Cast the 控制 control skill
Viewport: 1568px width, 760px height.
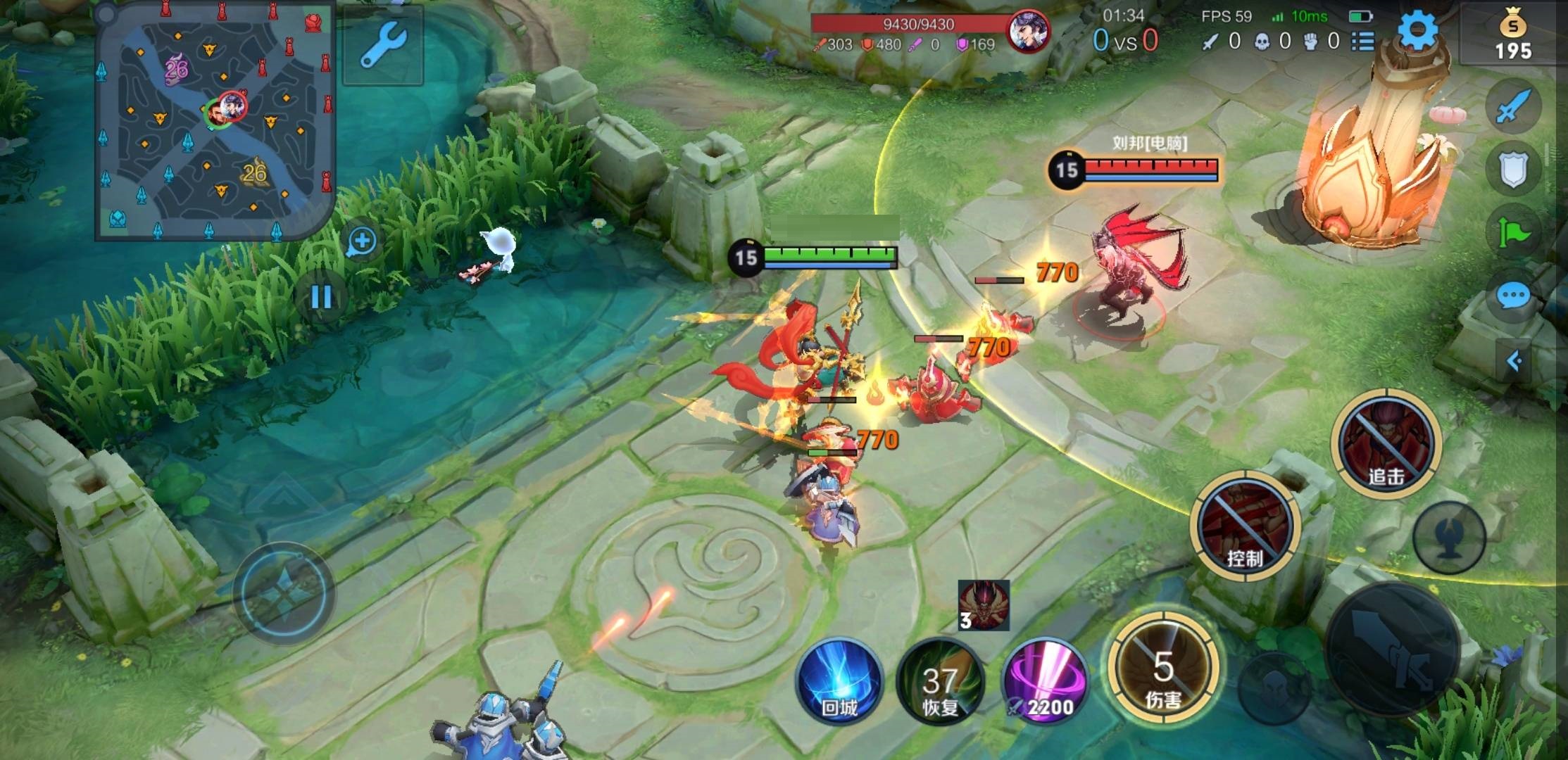point(1245,526)
